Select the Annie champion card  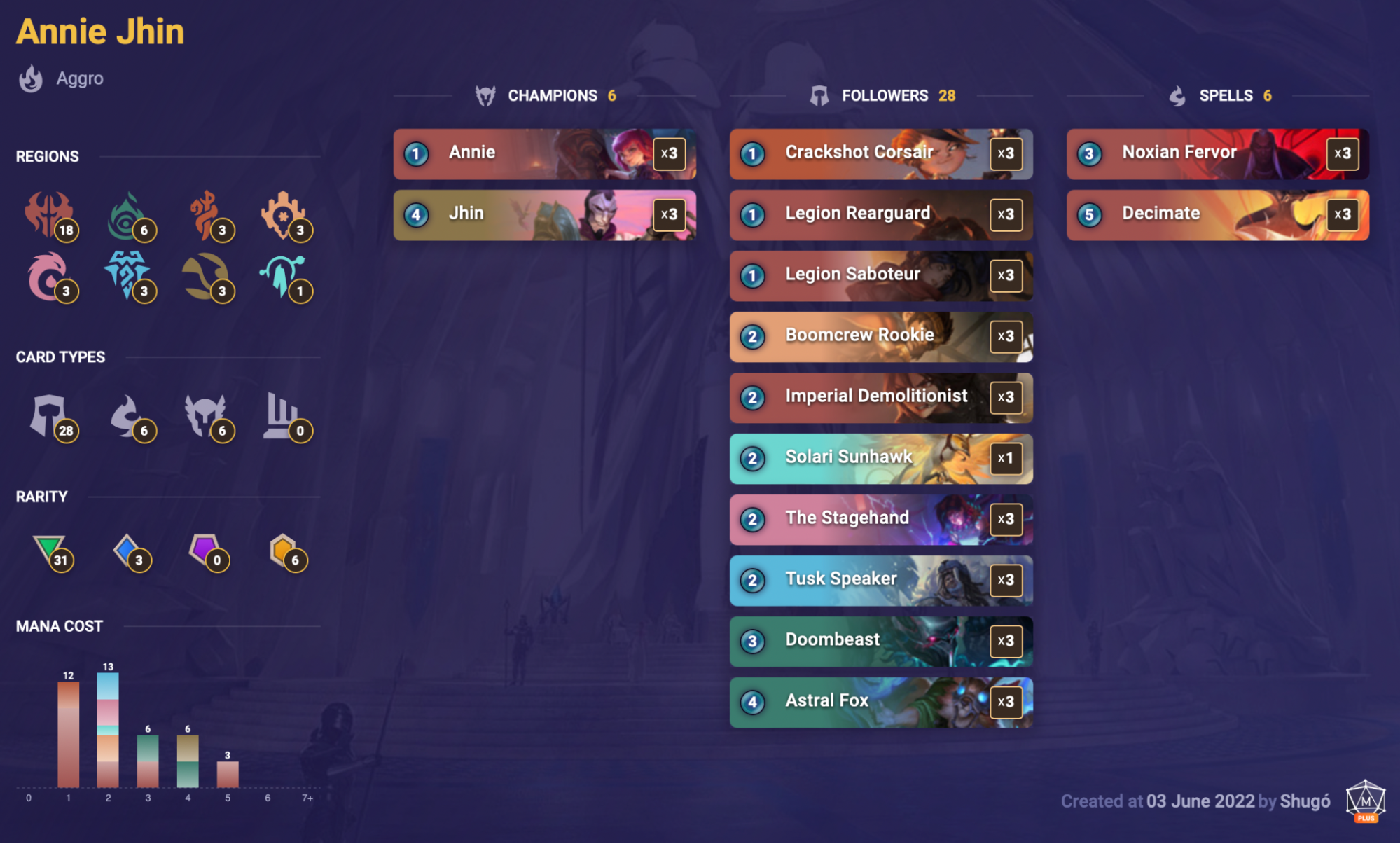pos(545,154)
